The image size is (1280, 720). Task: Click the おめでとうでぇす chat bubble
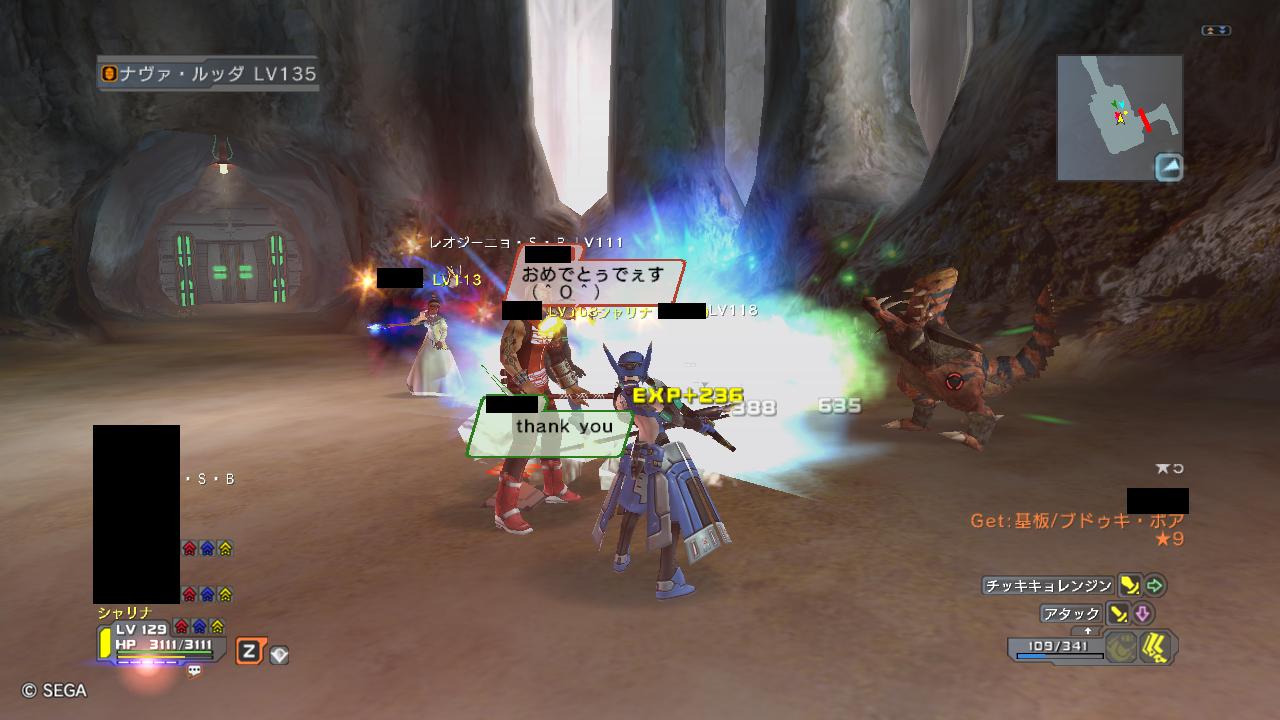click(x=593, y=280)
